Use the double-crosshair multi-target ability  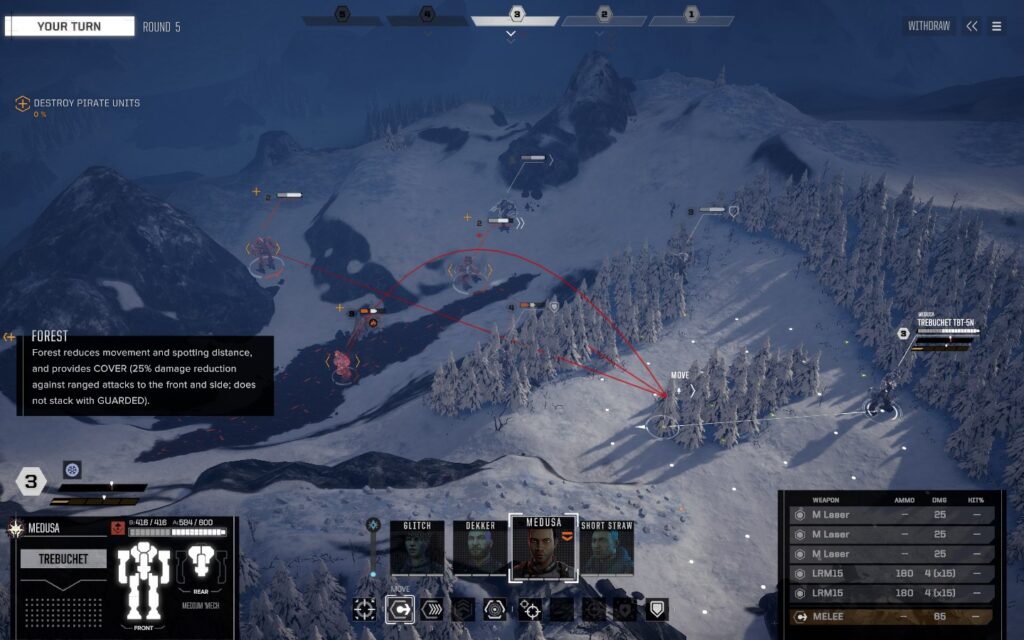530,609
